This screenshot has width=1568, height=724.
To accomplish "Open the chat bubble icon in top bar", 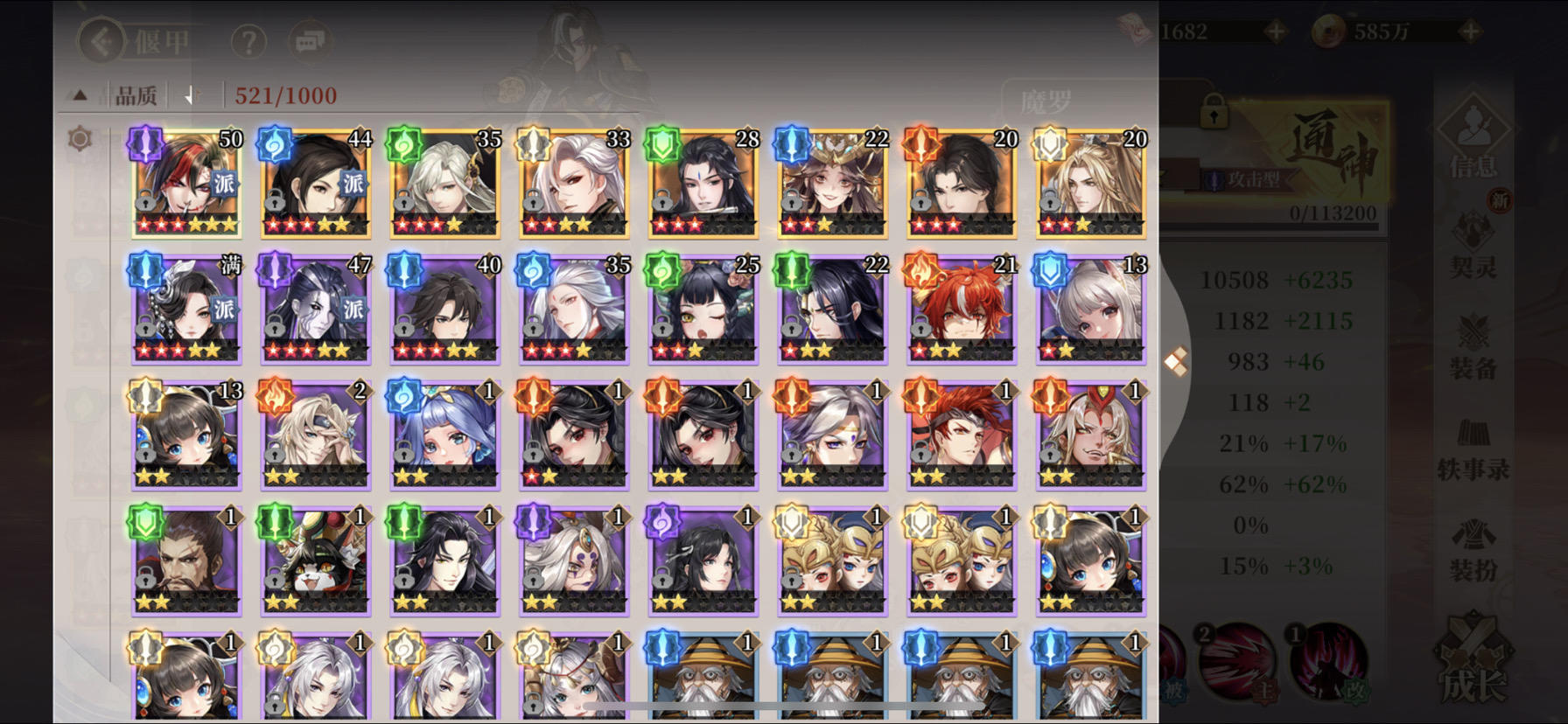I will pos(310,42).
